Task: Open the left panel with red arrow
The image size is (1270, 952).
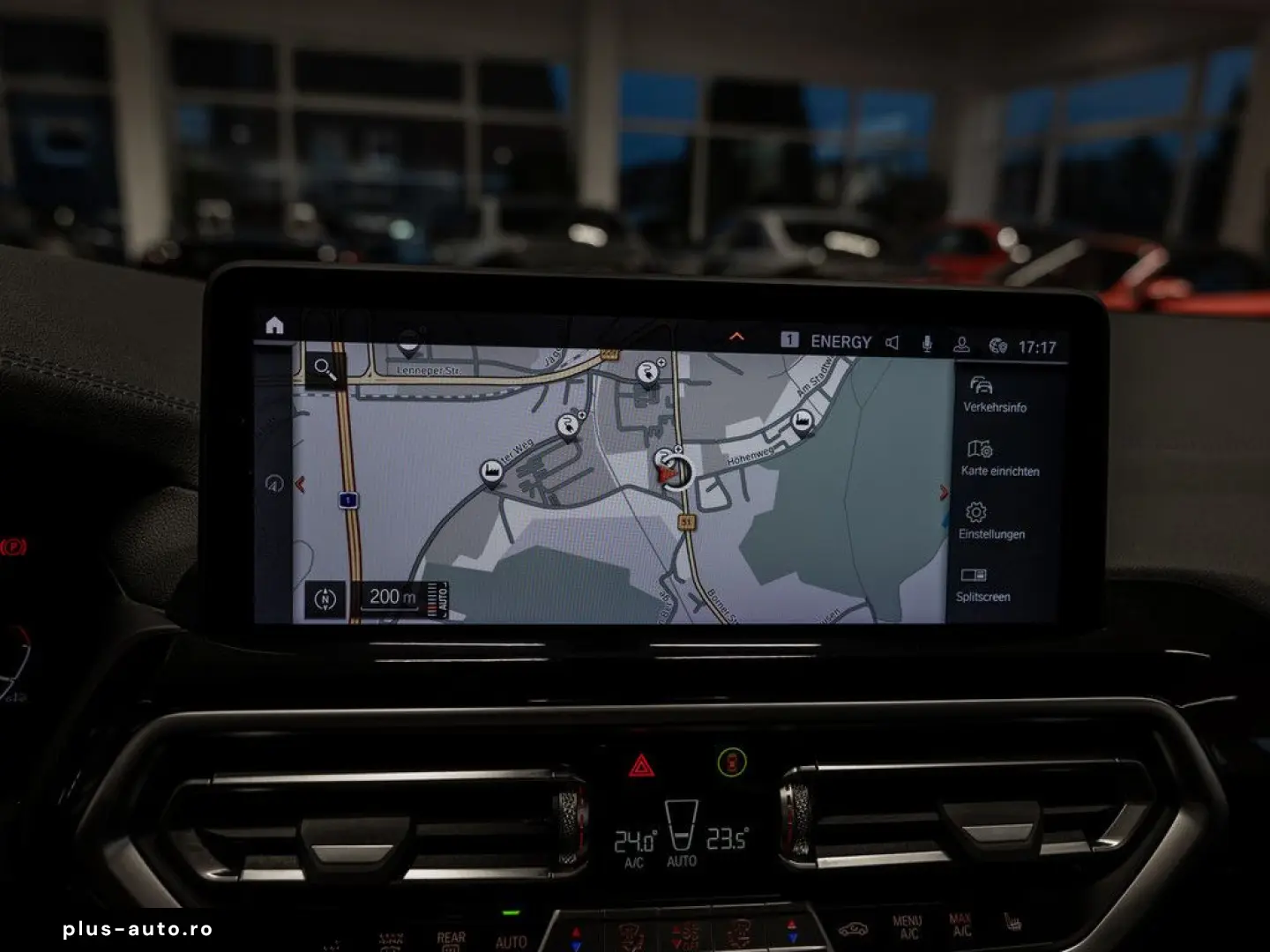Action: [x=301, y=484]
